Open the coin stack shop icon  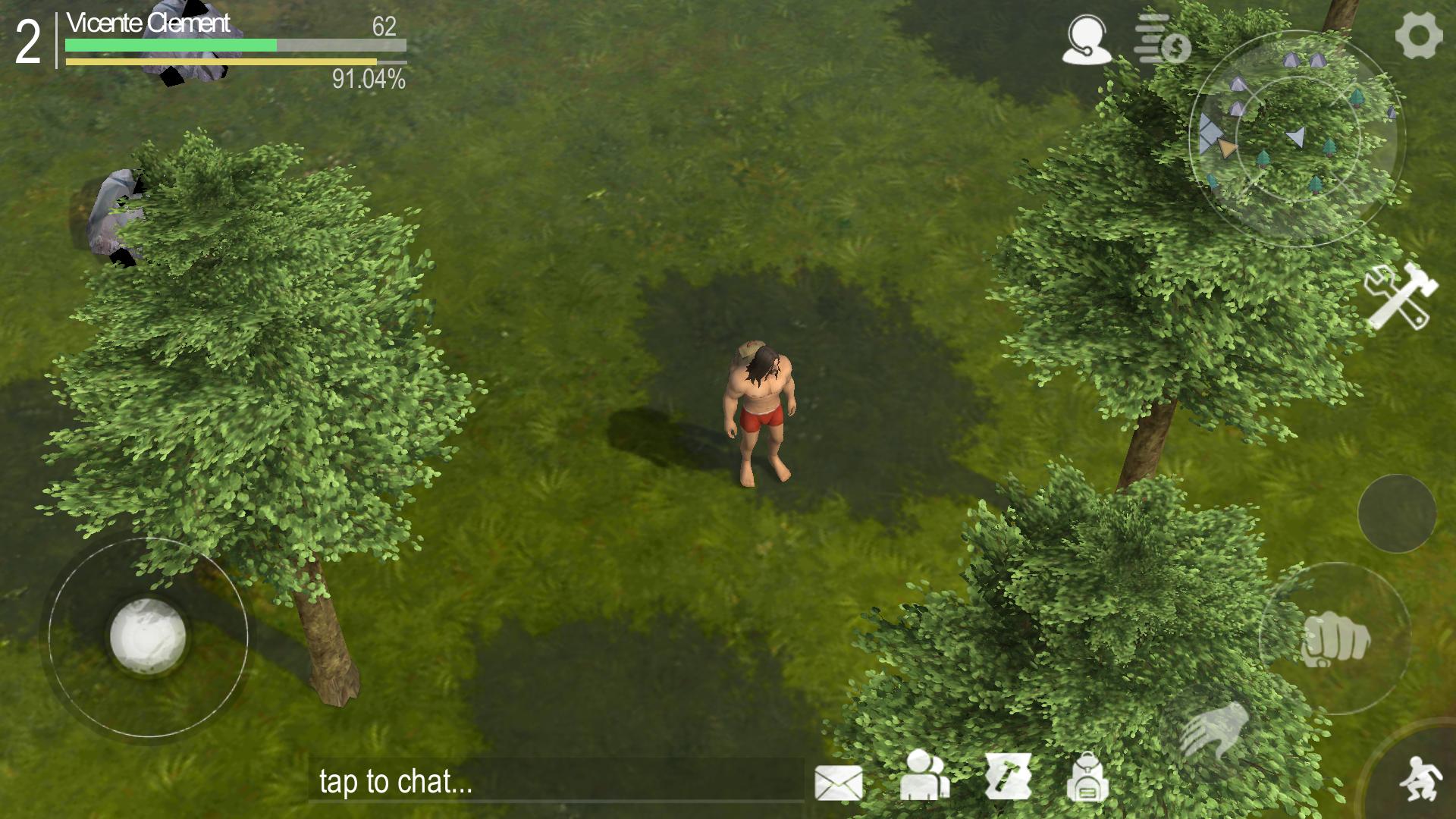[x=1162, y=39]
